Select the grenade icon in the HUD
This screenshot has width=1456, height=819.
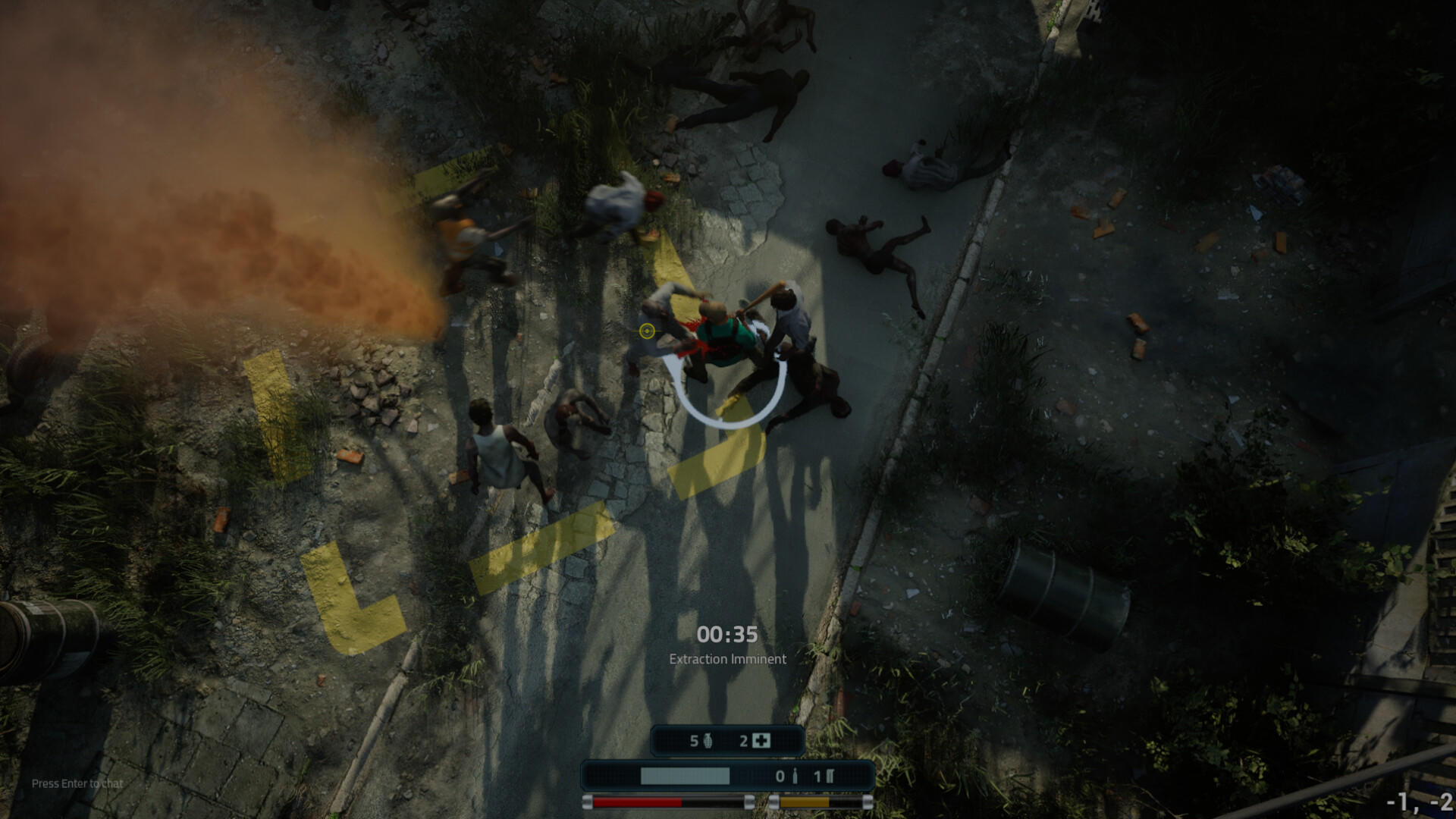tap(708, 741)
